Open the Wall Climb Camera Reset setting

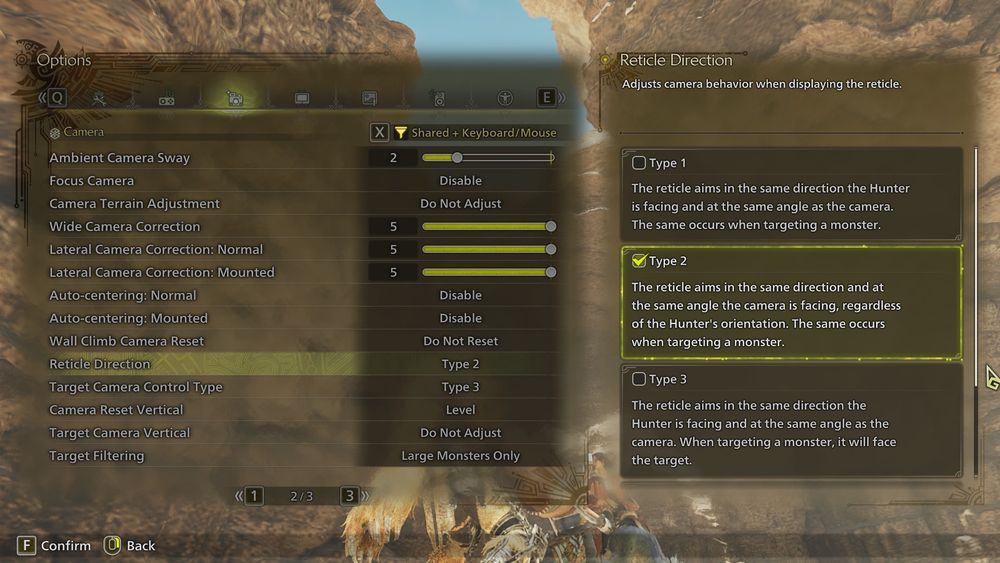(300, 341)
